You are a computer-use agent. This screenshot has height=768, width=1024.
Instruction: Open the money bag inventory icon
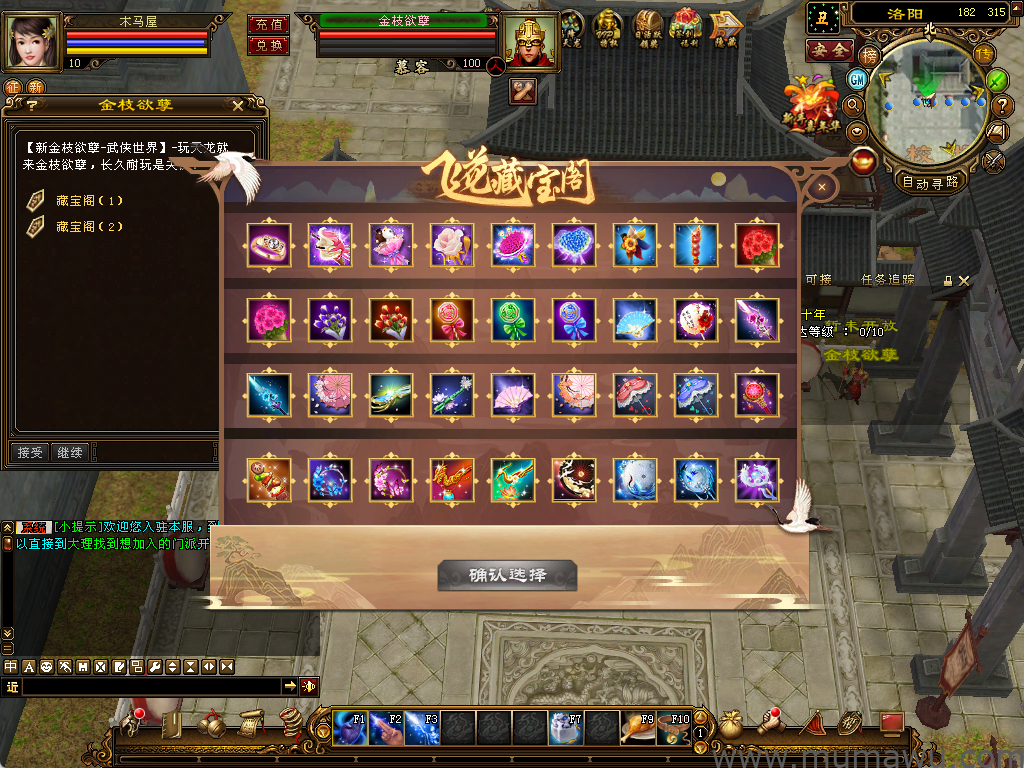point(731,725)
